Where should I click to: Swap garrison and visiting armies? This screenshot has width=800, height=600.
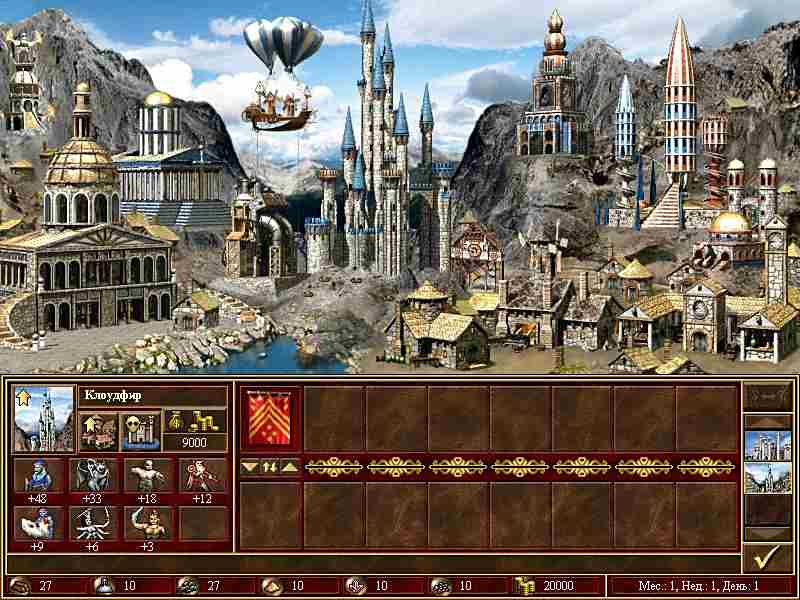(270, 466)
